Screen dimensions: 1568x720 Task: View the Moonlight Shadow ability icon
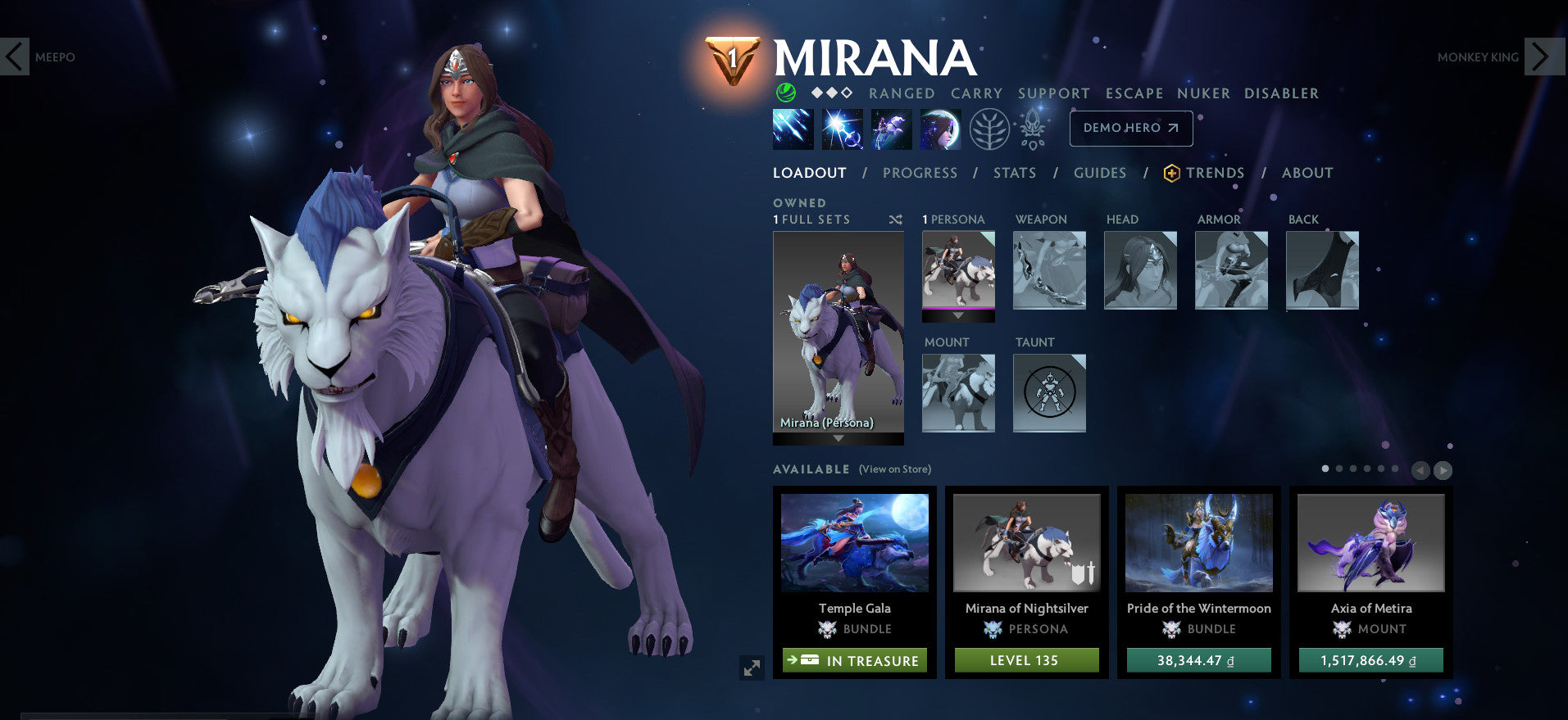[942, 129]
